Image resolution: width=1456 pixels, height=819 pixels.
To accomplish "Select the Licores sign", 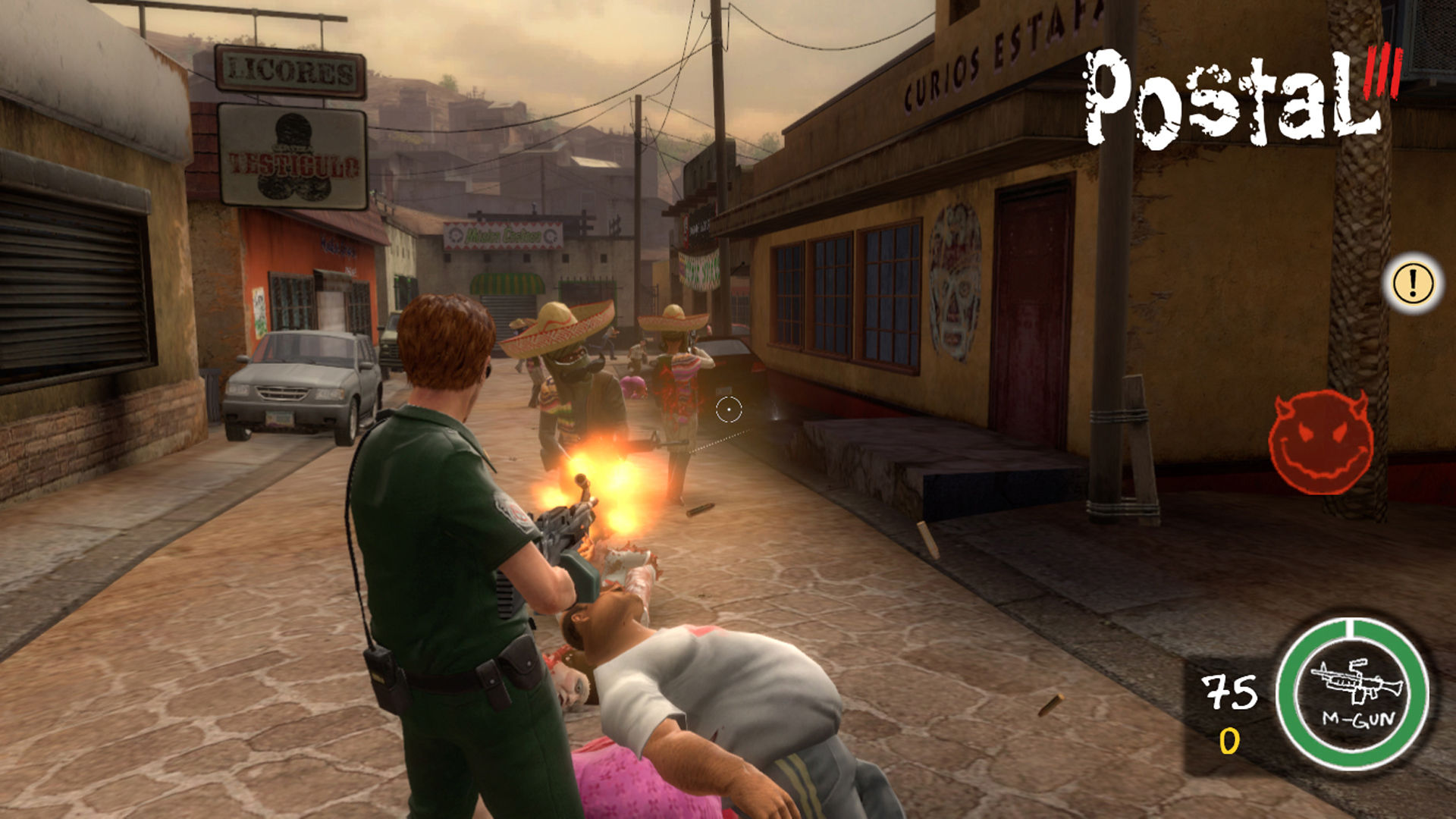I will 288,71.
